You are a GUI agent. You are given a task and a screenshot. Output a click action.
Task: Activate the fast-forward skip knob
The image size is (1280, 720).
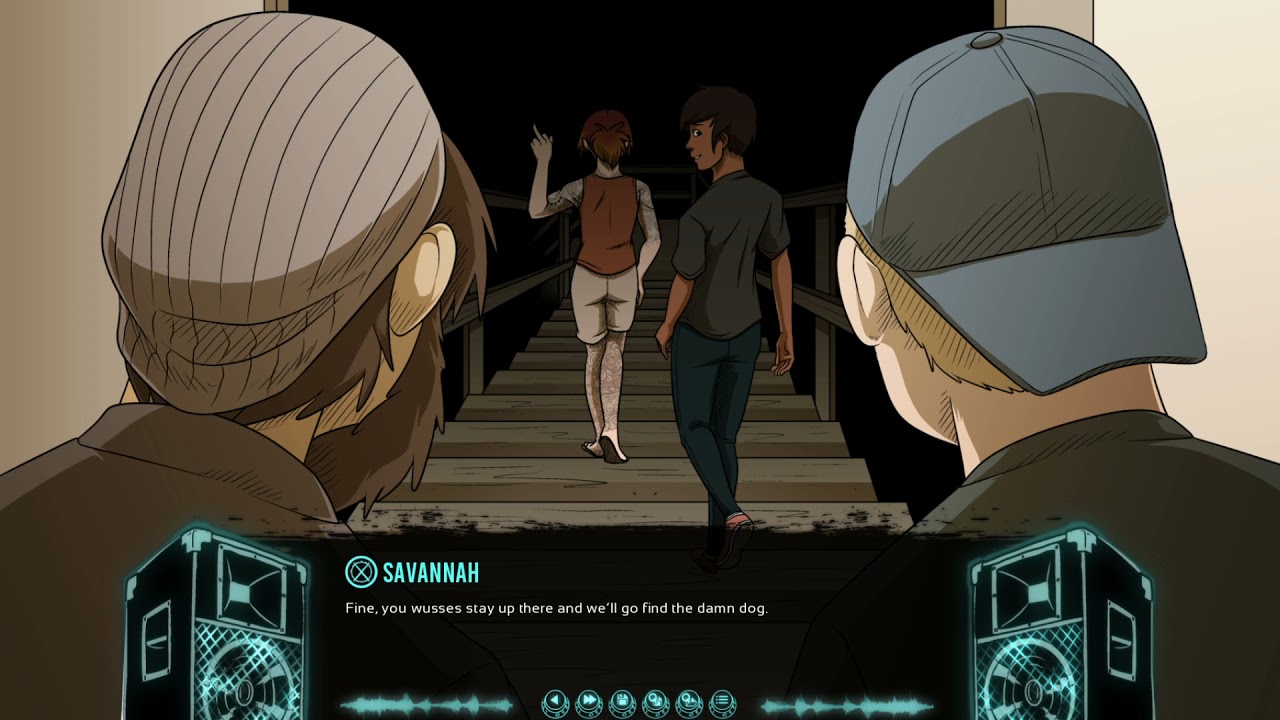tap(589, 703)
